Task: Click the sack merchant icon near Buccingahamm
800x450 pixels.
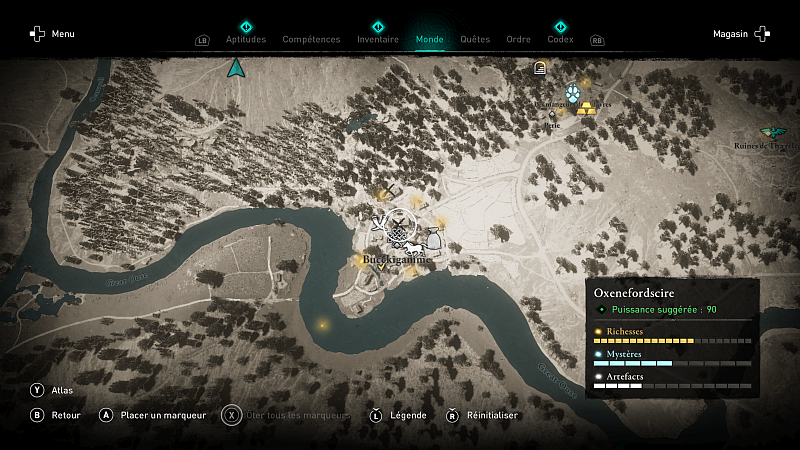Action: (432, 238)
